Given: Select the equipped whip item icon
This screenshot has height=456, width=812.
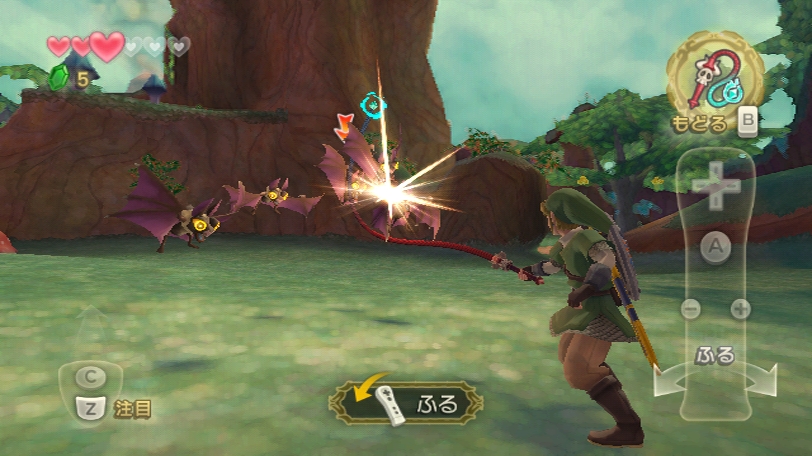Looking at the screenshot, I should click(714, 78).
